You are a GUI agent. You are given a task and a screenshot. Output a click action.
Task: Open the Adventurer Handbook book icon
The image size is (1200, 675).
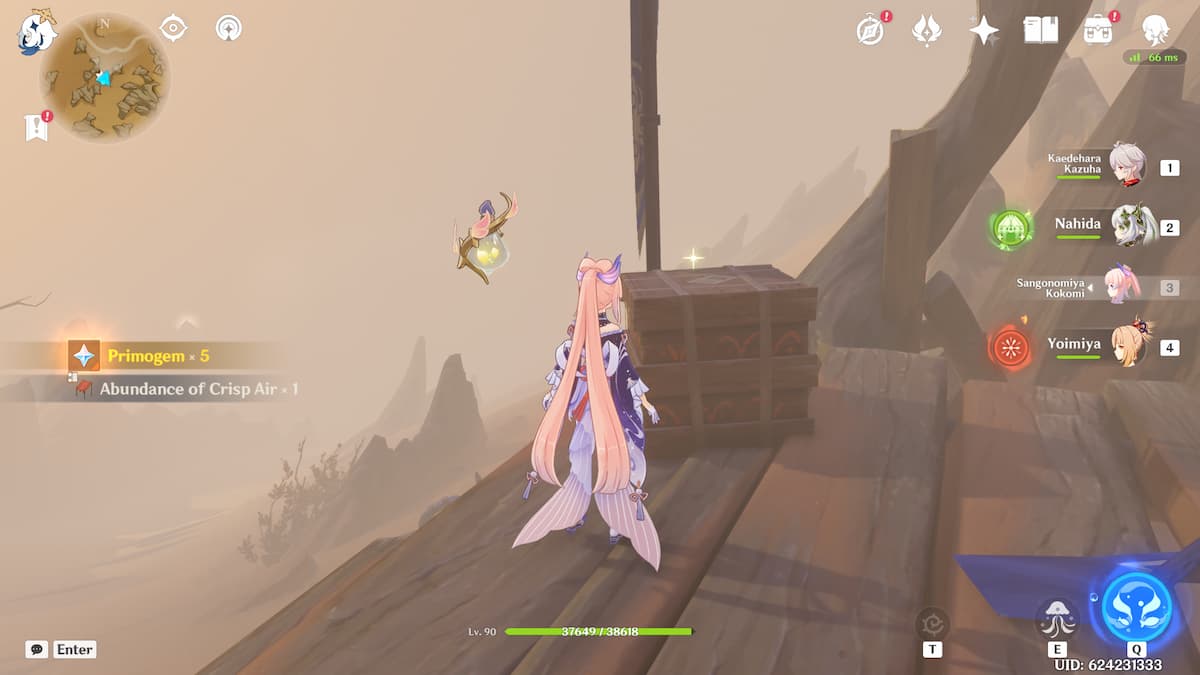(1040, 30)
